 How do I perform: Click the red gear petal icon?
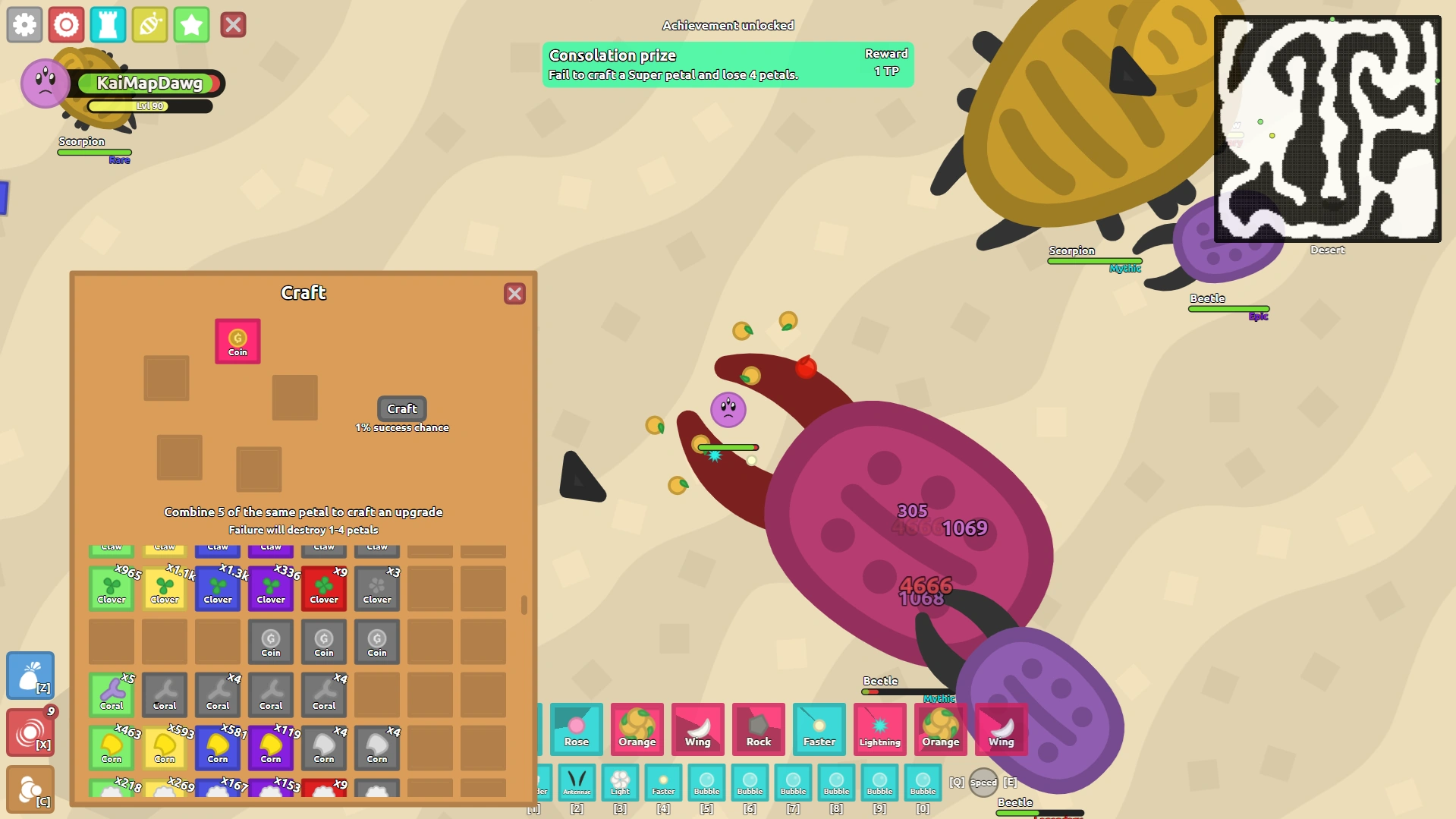(67, 24)
